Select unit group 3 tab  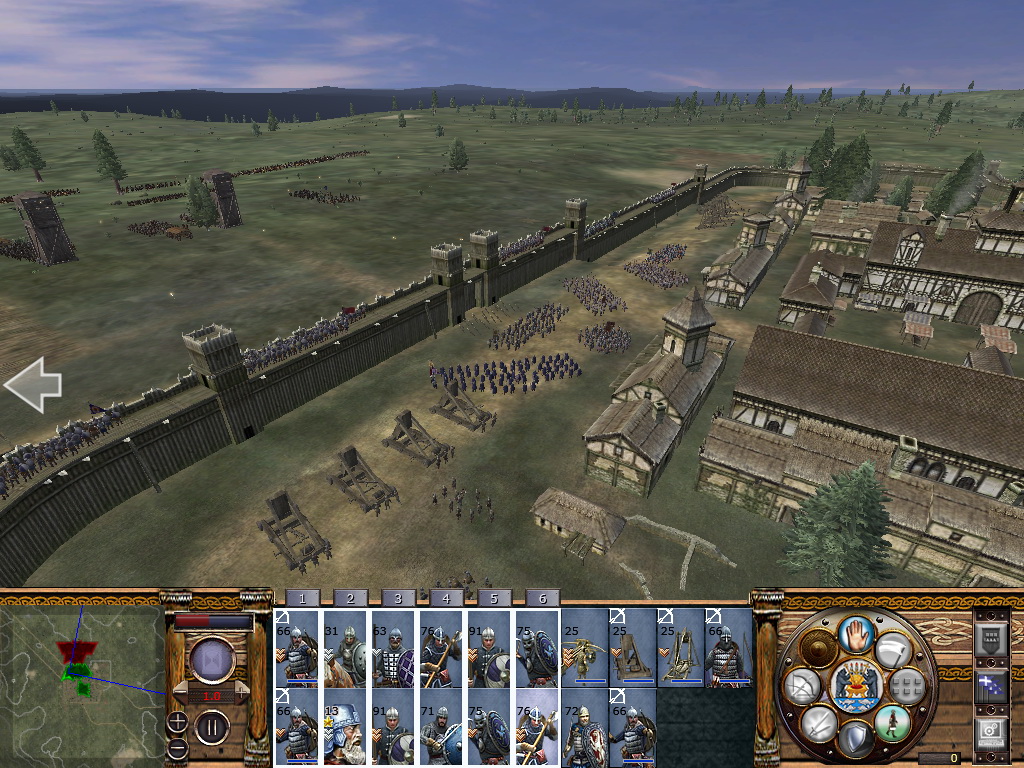point(397,598)
